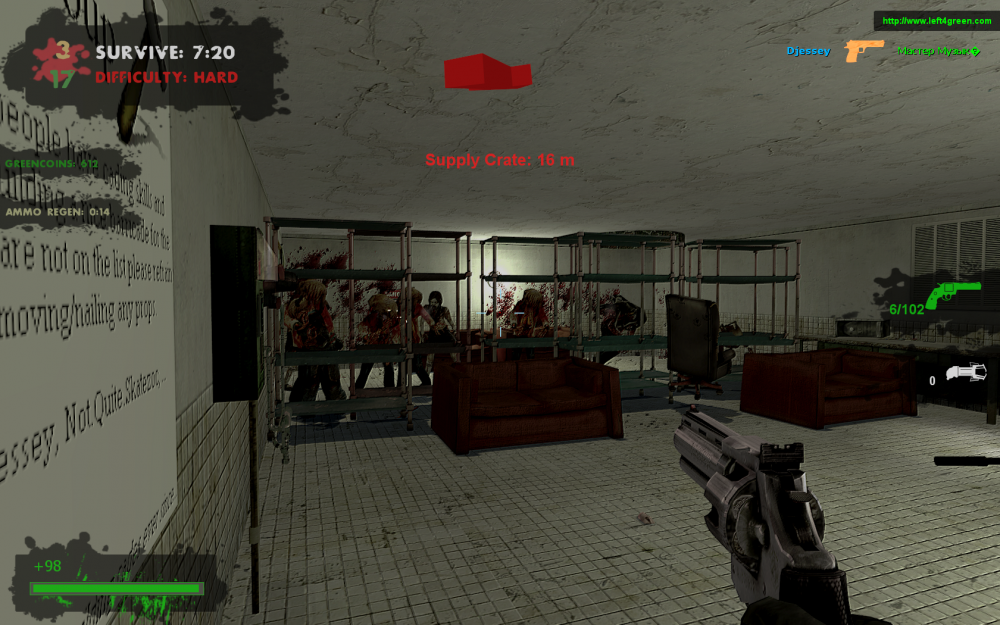Viewport: 1000px width, 625px height.
Task: Click the orange pistol kill-feed icon
Action: pyautogui.click(x=864, y=50)
